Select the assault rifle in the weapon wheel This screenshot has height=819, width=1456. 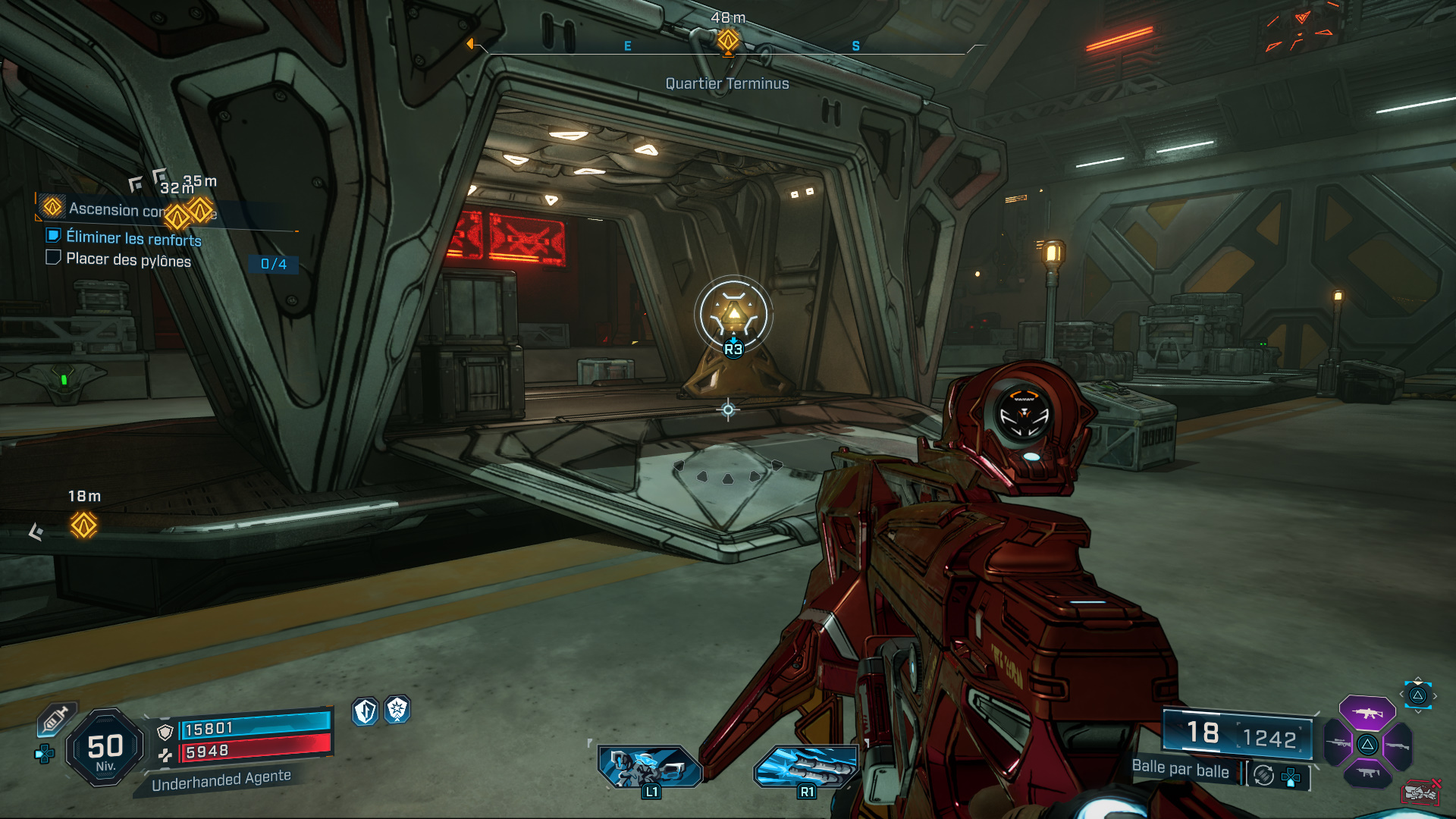pos(1366,712)
